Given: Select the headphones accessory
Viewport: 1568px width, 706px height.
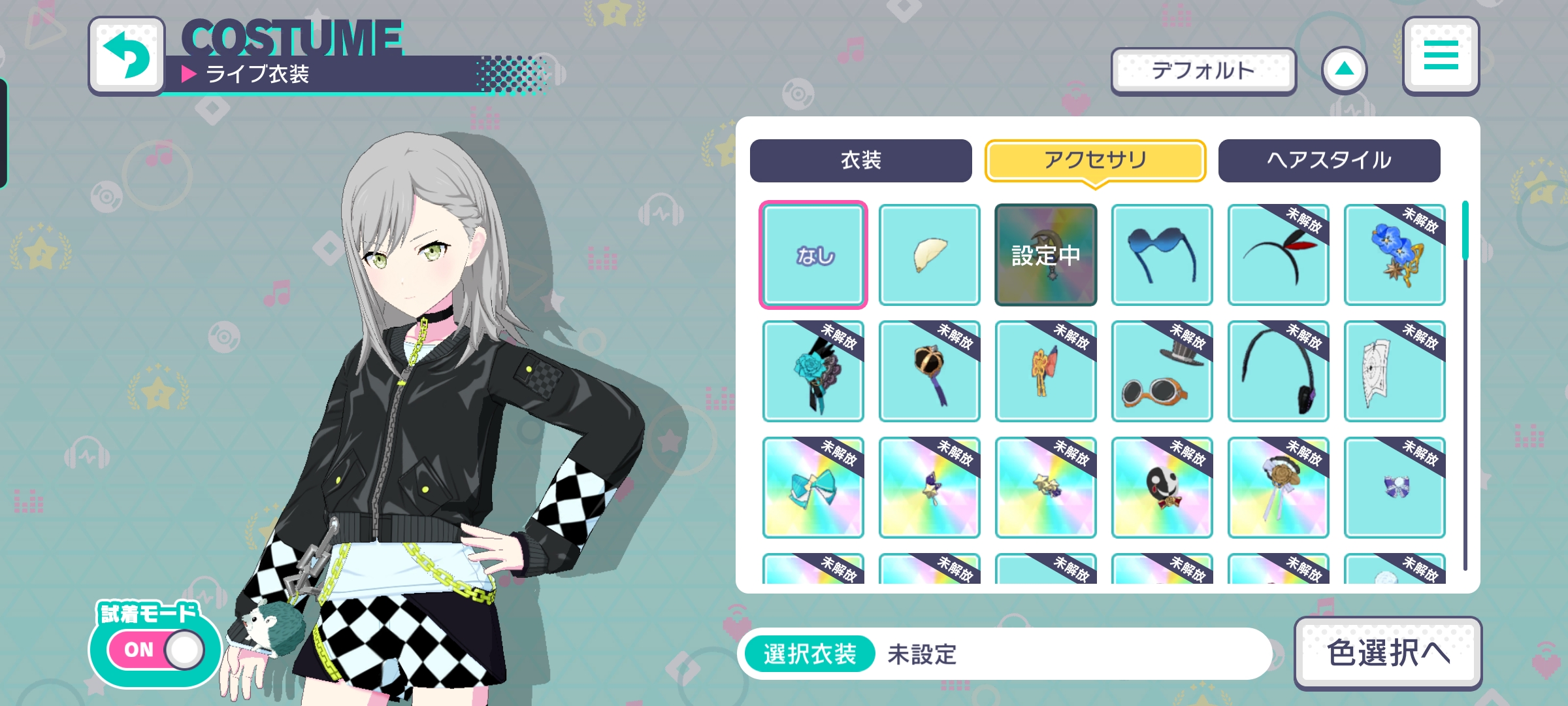Looking at the screenshot, I should 1279,371.
